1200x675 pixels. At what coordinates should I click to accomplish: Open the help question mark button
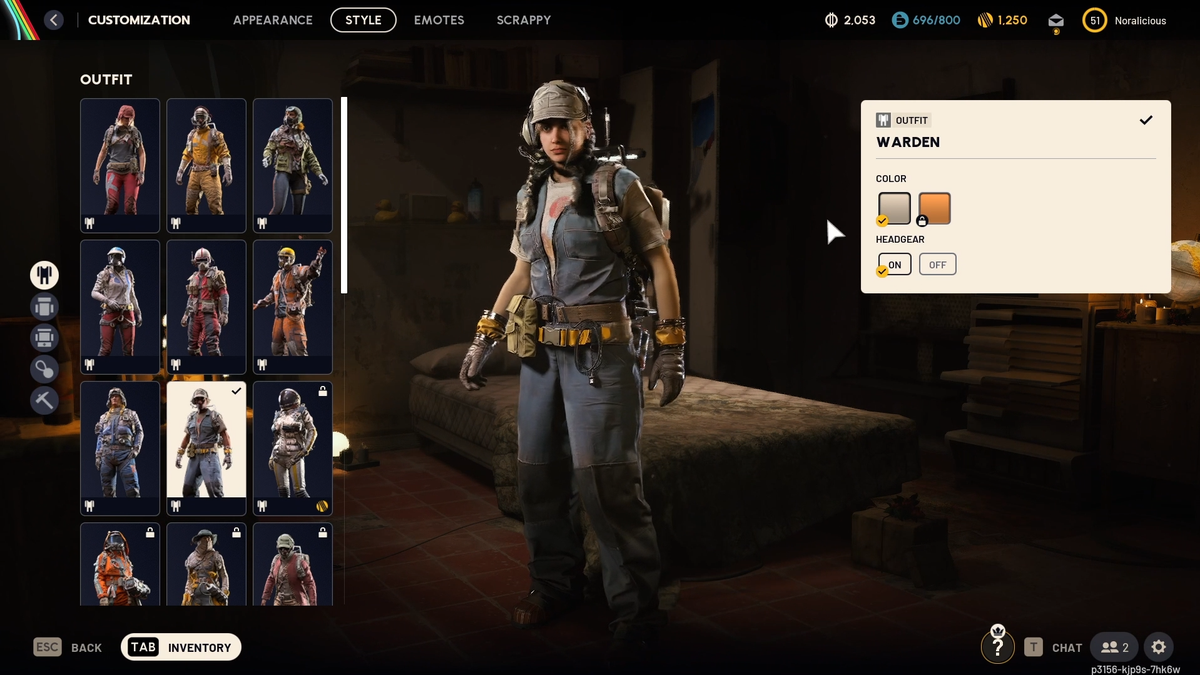tap(997, 647)
